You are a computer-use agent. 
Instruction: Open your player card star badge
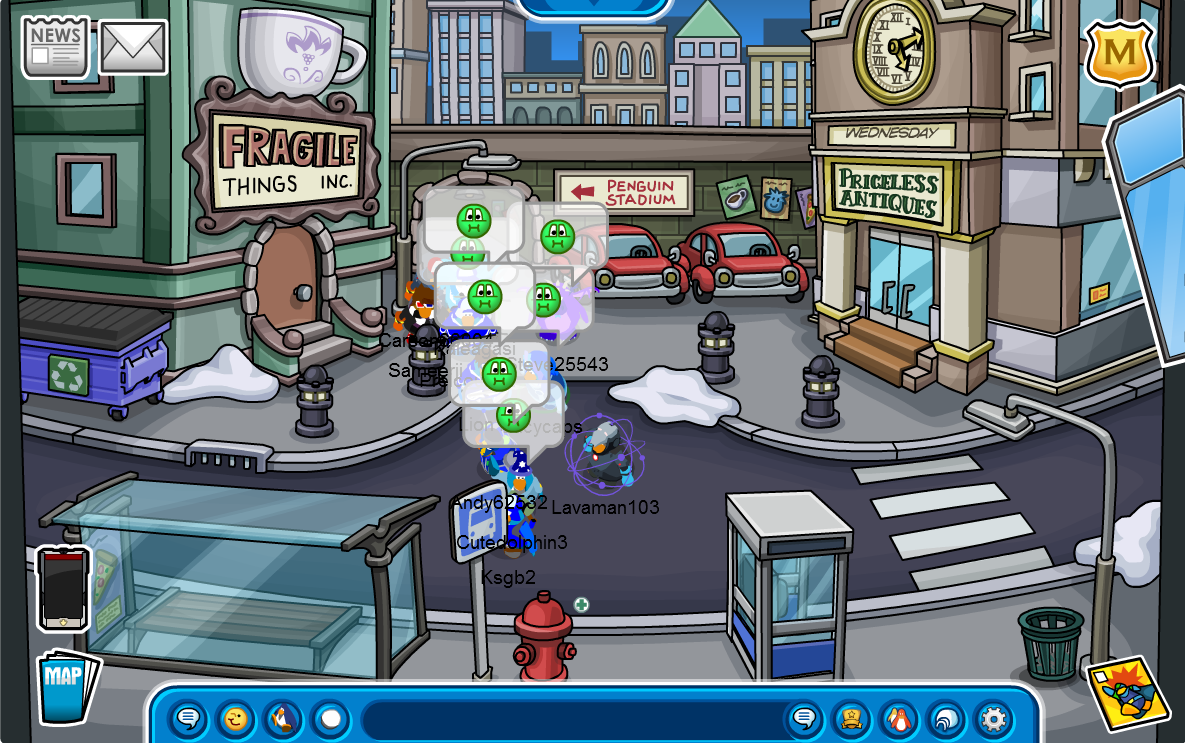(x=851, y=719)
